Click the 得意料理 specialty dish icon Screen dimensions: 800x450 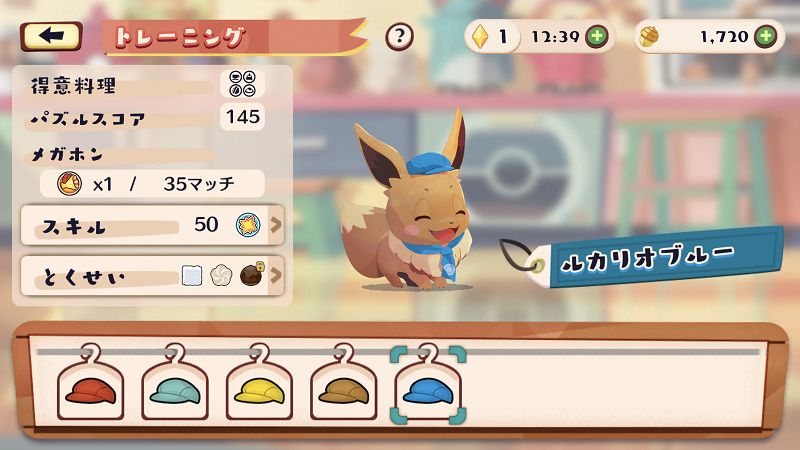pos(242,83)
